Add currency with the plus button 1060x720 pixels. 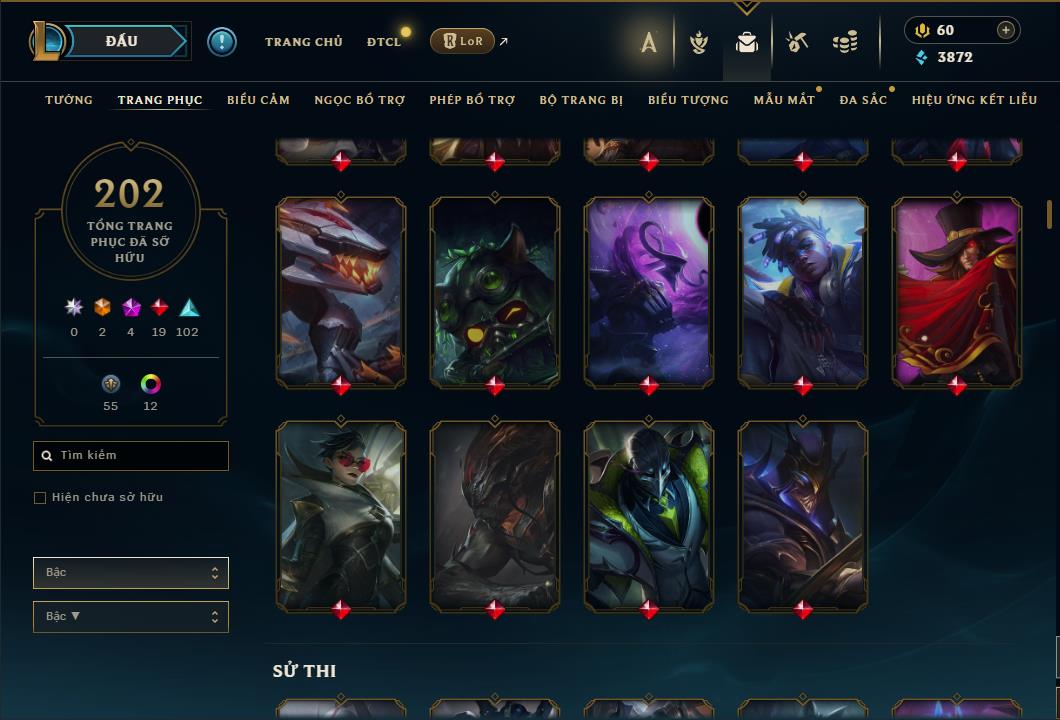pyautogui.click(x=1006, y=30)
